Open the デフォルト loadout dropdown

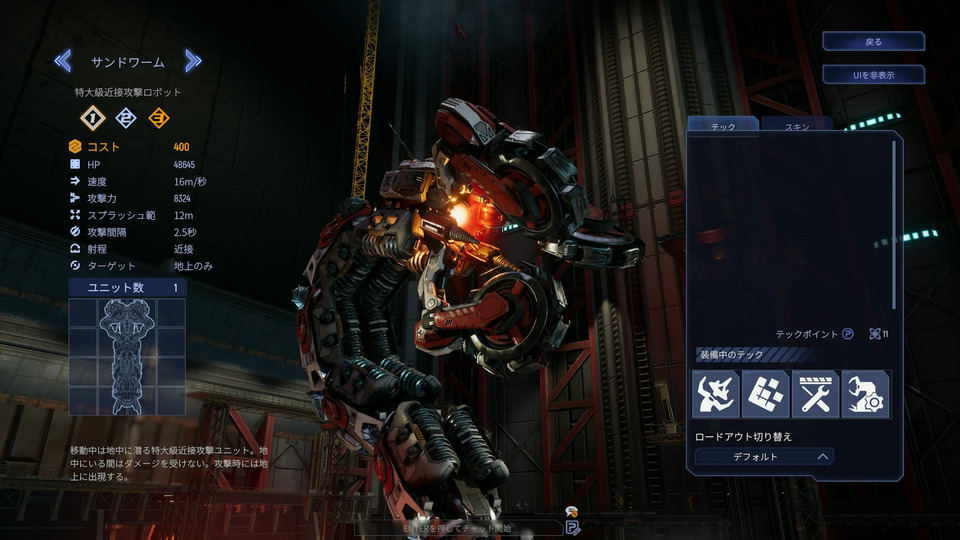pos(764,456)
